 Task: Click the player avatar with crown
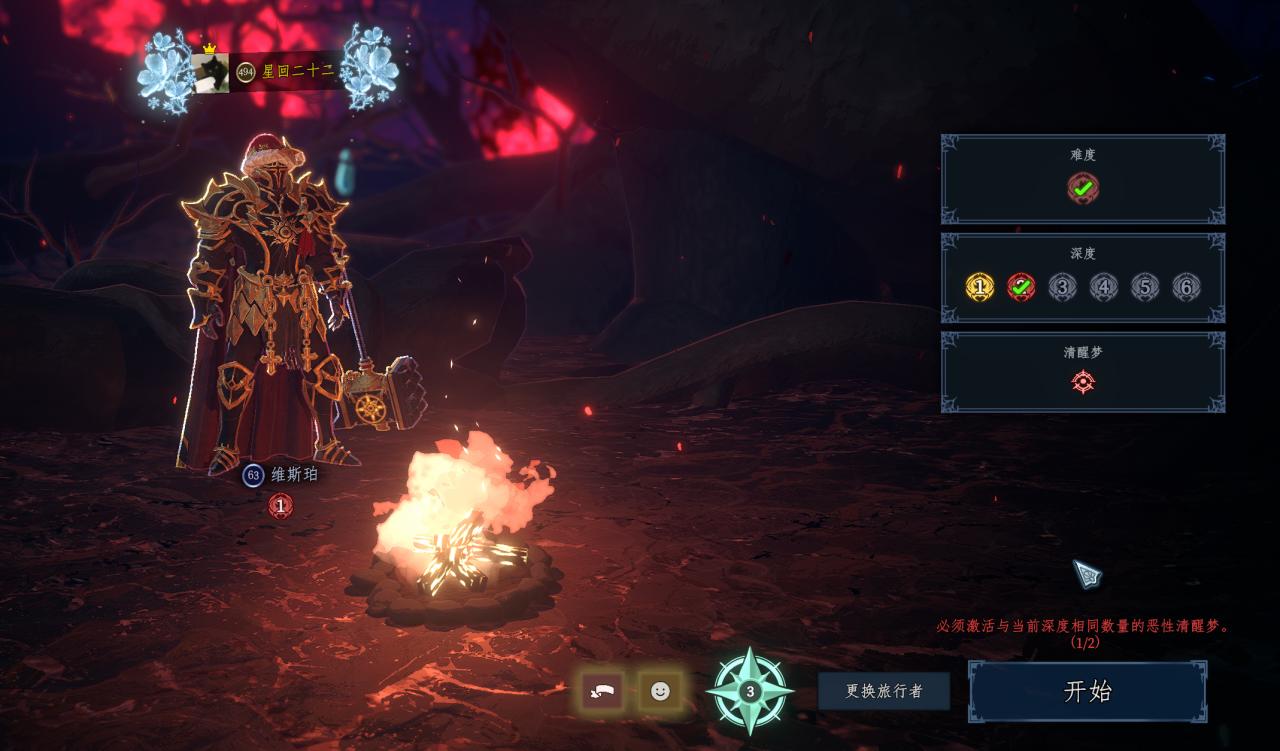(x=211, y=72)
